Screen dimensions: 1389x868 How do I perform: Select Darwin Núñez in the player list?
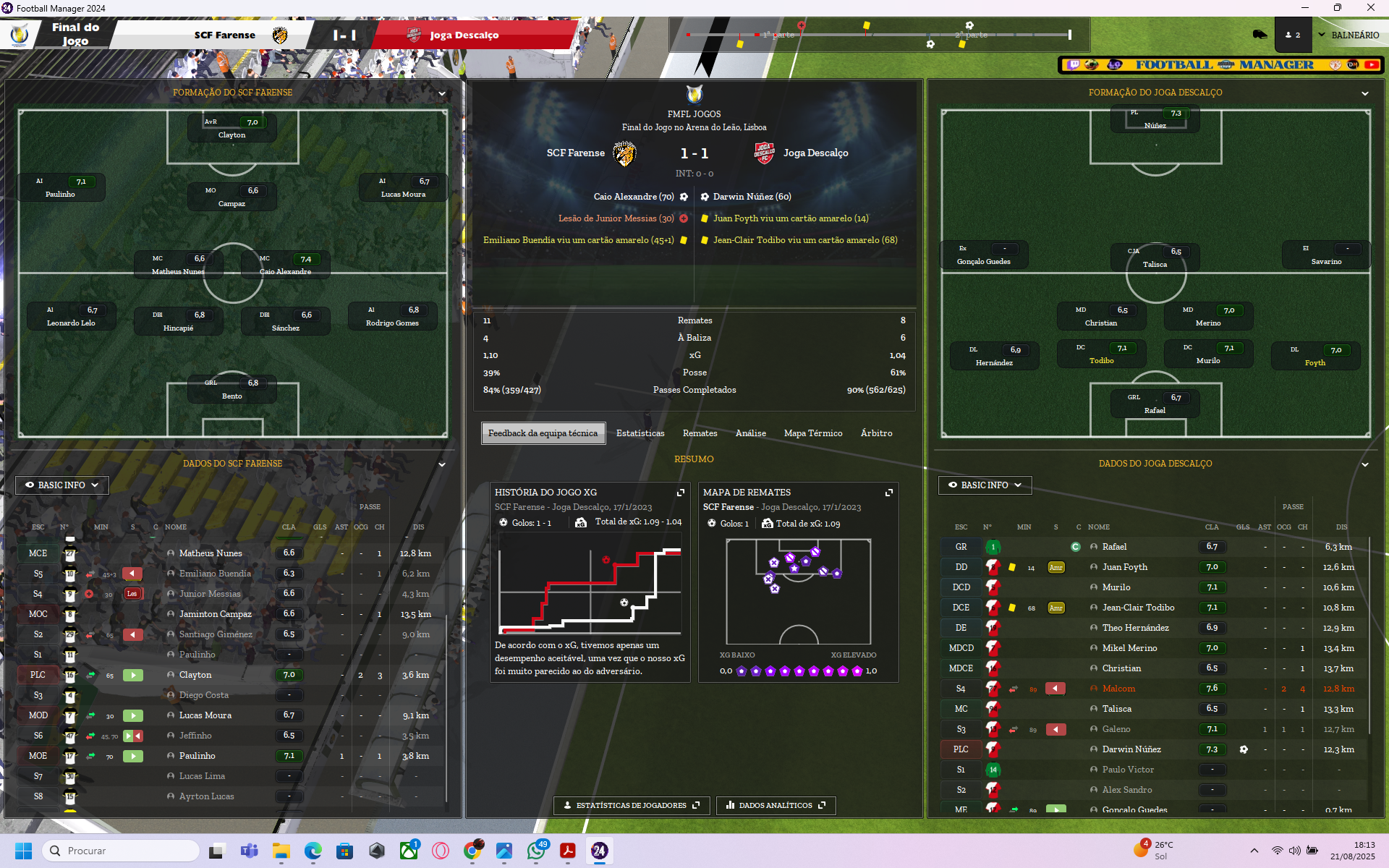(1131, 749)
